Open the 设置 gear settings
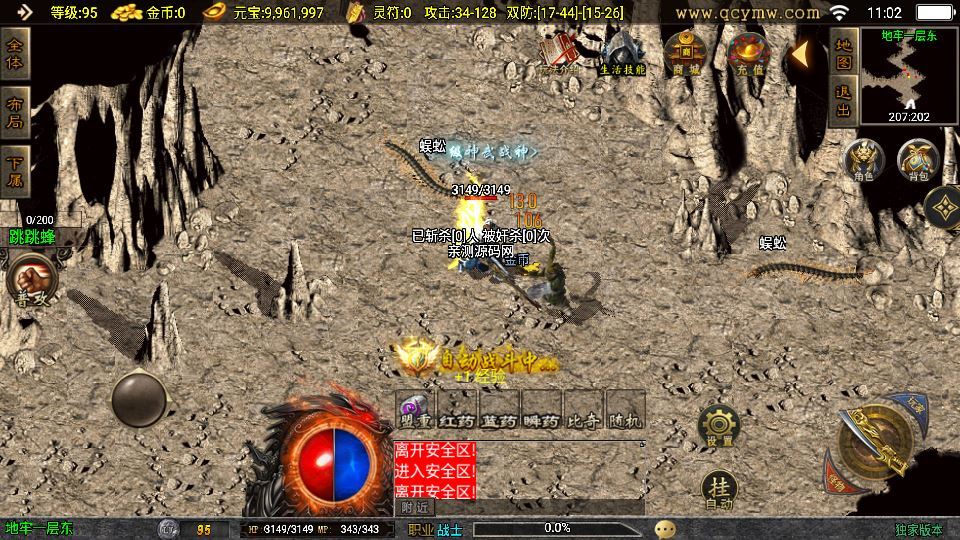Screen dimensions: 960x540 pos(718,425)
